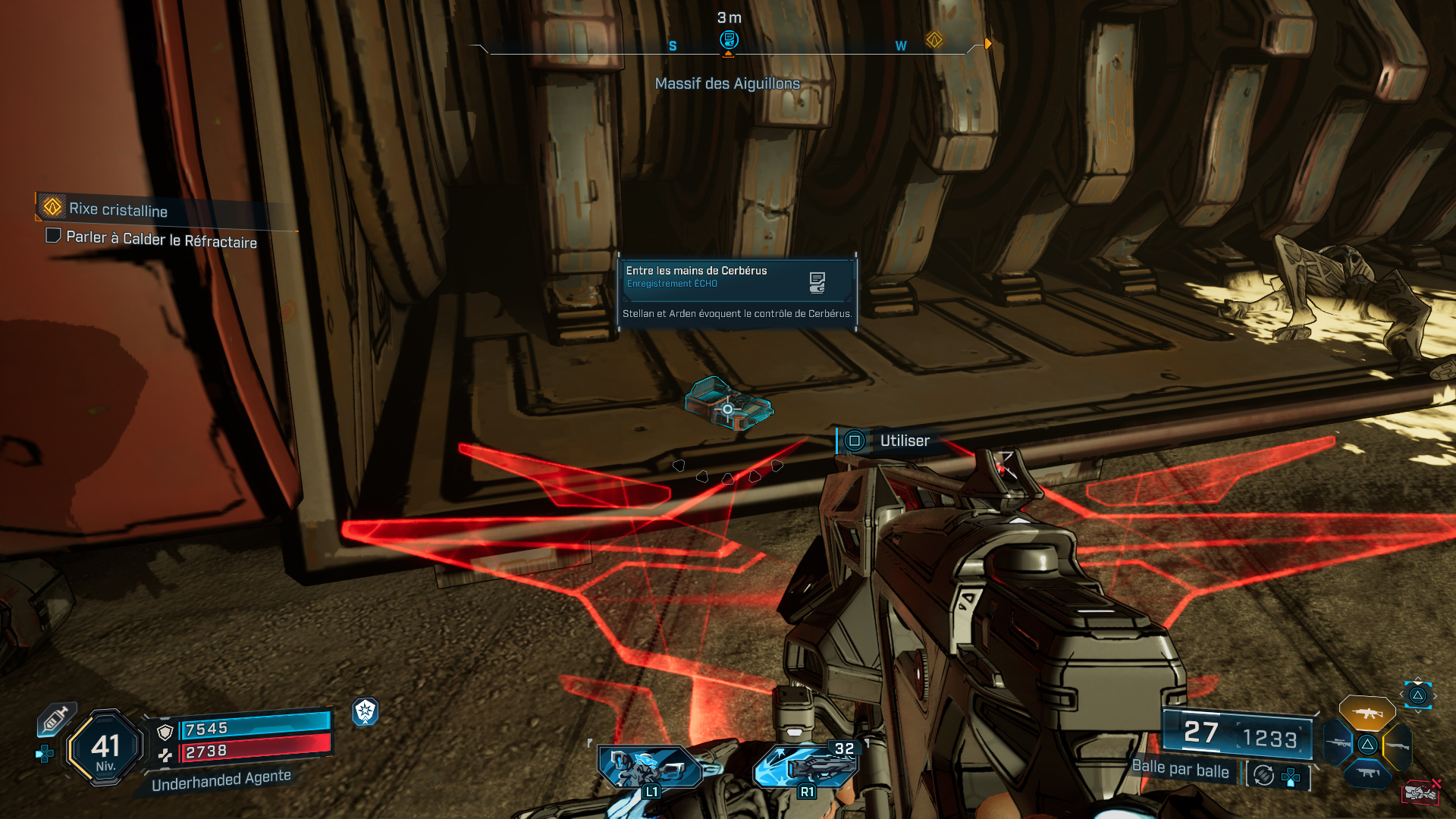
Task: Check off the Parler à Calder le Réfractaire objective
Action: coord(52,236)
